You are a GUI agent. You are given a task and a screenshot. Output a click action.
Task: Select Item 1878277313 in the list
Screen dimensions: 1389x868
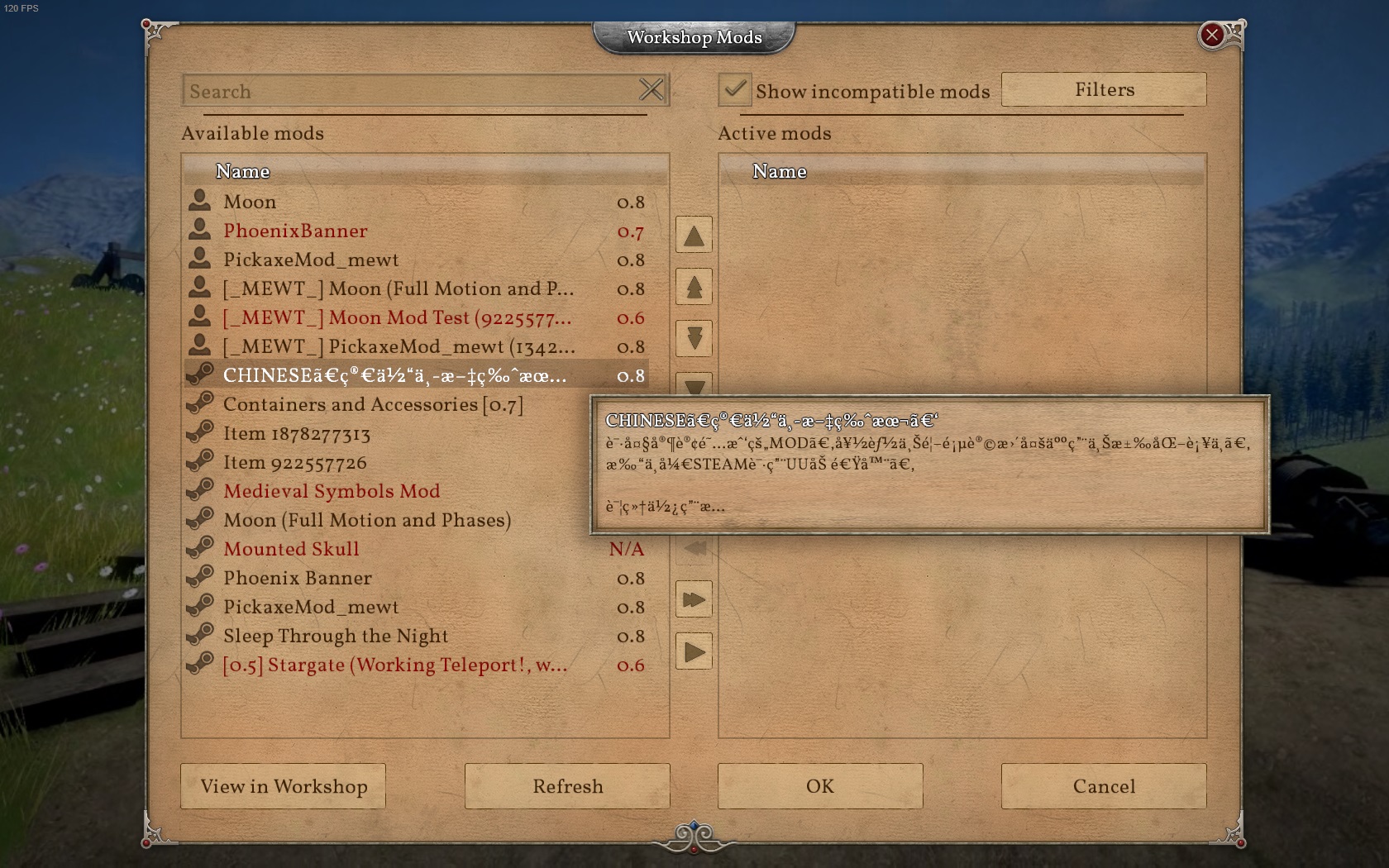pos(297,434)
